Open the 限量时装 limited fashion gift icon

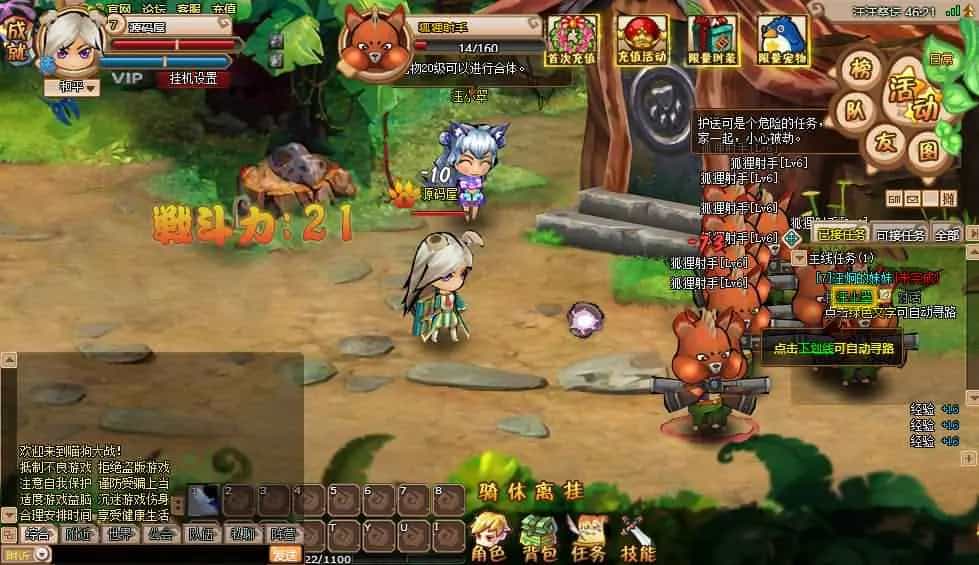712,40
